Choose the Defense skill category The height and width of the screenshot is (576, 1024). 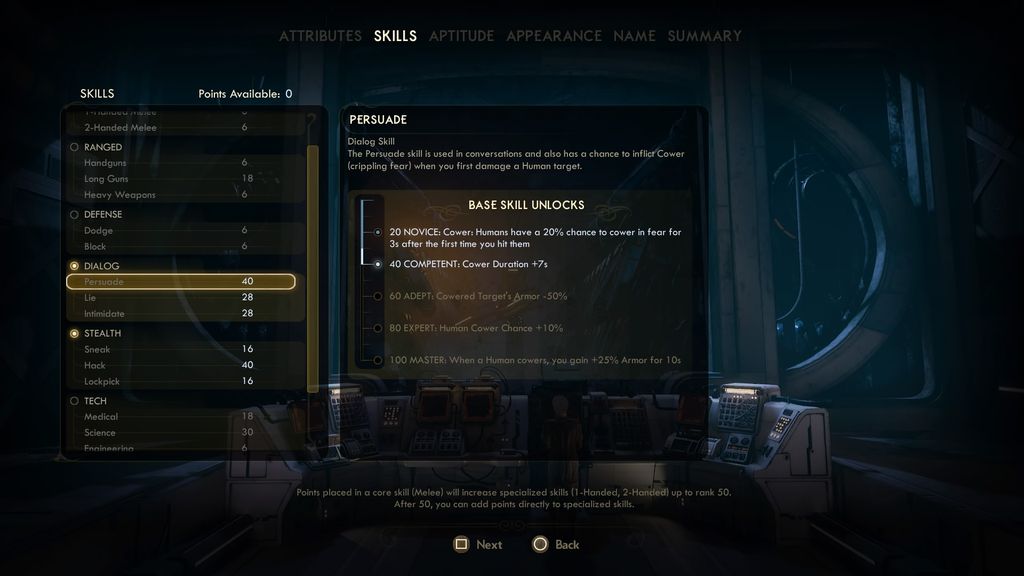click(102, 214)
